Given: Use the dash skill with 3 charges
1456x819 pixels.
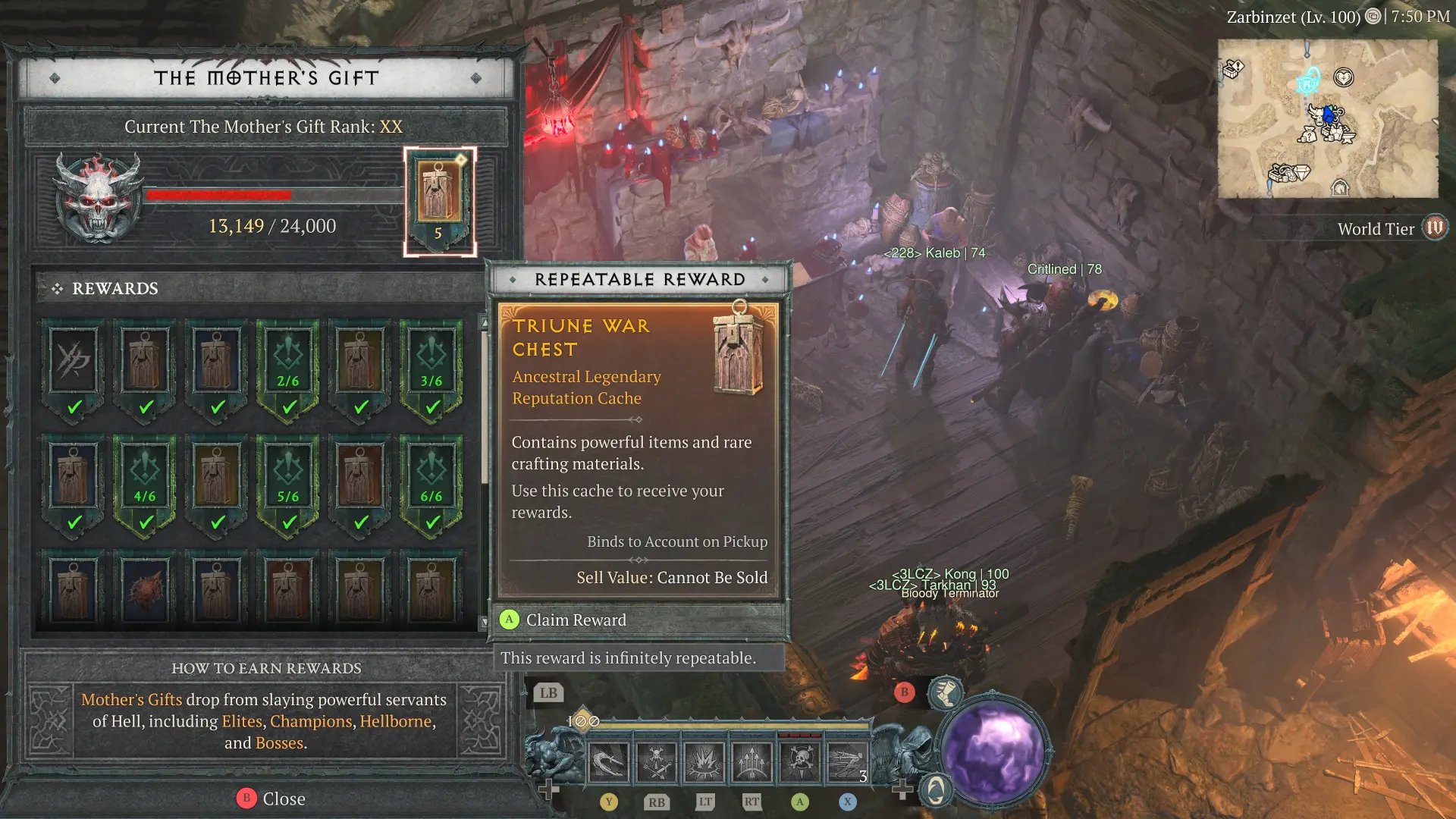Looking at the screenshot, I should click(x=847, y=762).
